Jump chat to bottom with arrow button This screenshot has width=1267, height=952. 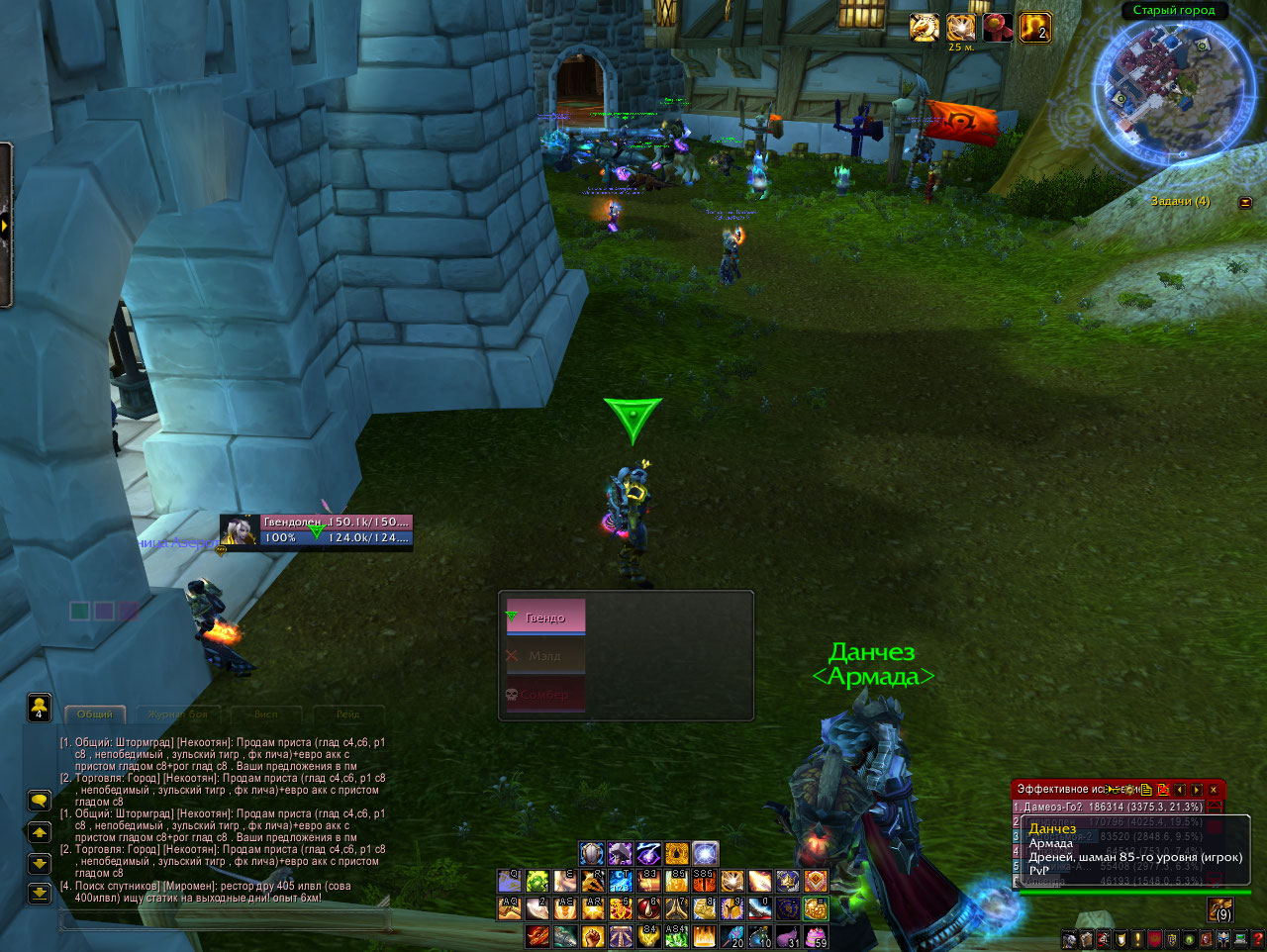(39, 894)
